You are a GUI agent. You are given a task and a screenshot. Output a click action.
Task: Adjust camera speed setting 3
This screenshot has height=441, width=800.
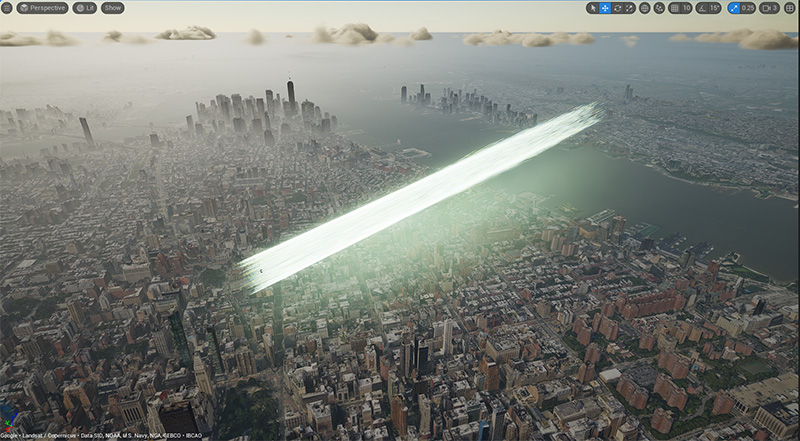point(770,8)
